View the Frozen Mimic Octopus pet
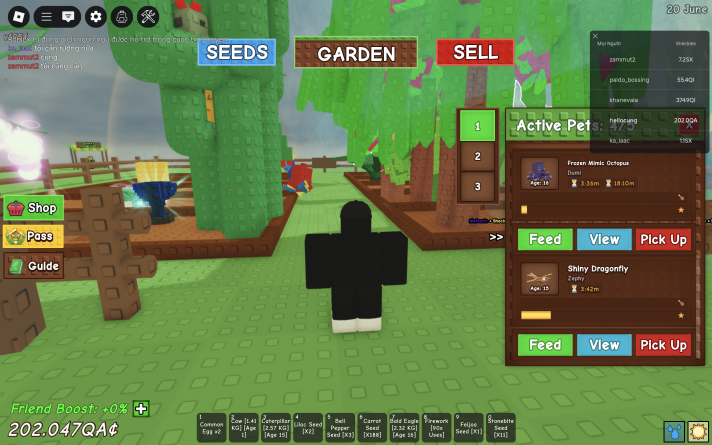This screenshot has height=445, width=712. (x=604, y=240)
